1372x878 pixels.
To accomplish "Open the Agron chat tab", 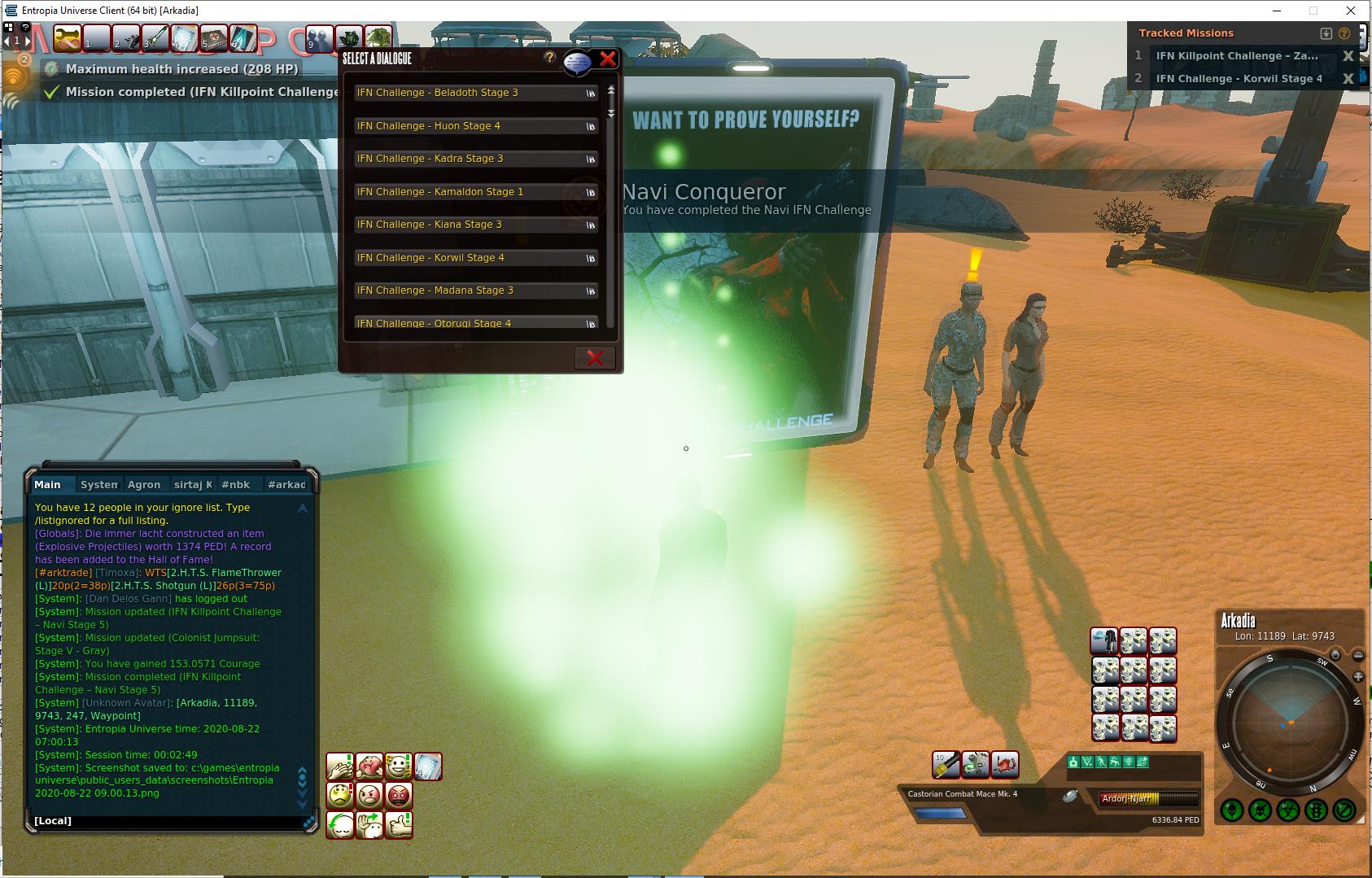I will tap(144, 485).
